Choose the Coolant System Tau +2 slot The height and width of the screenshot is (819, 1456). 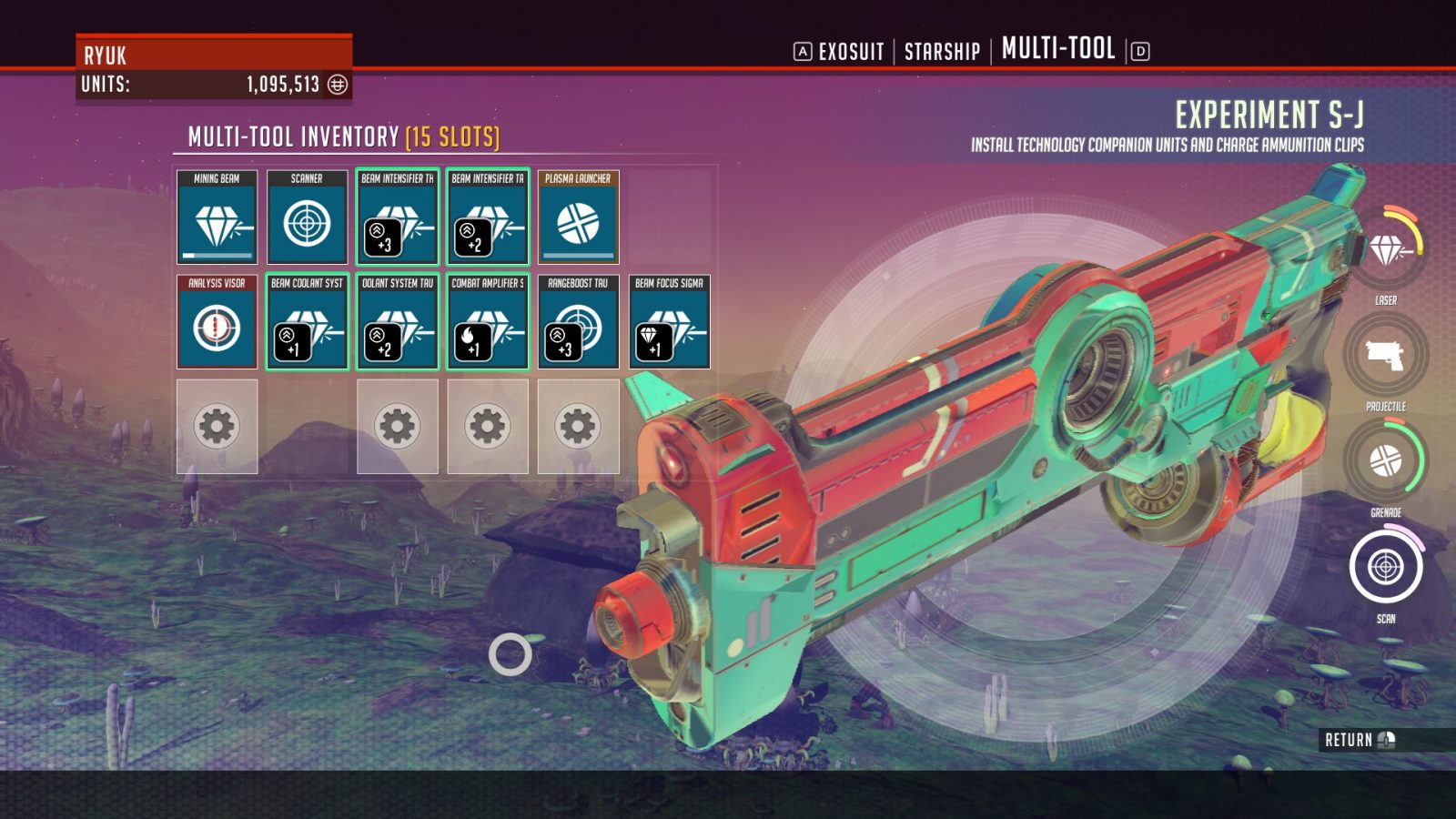398,322
